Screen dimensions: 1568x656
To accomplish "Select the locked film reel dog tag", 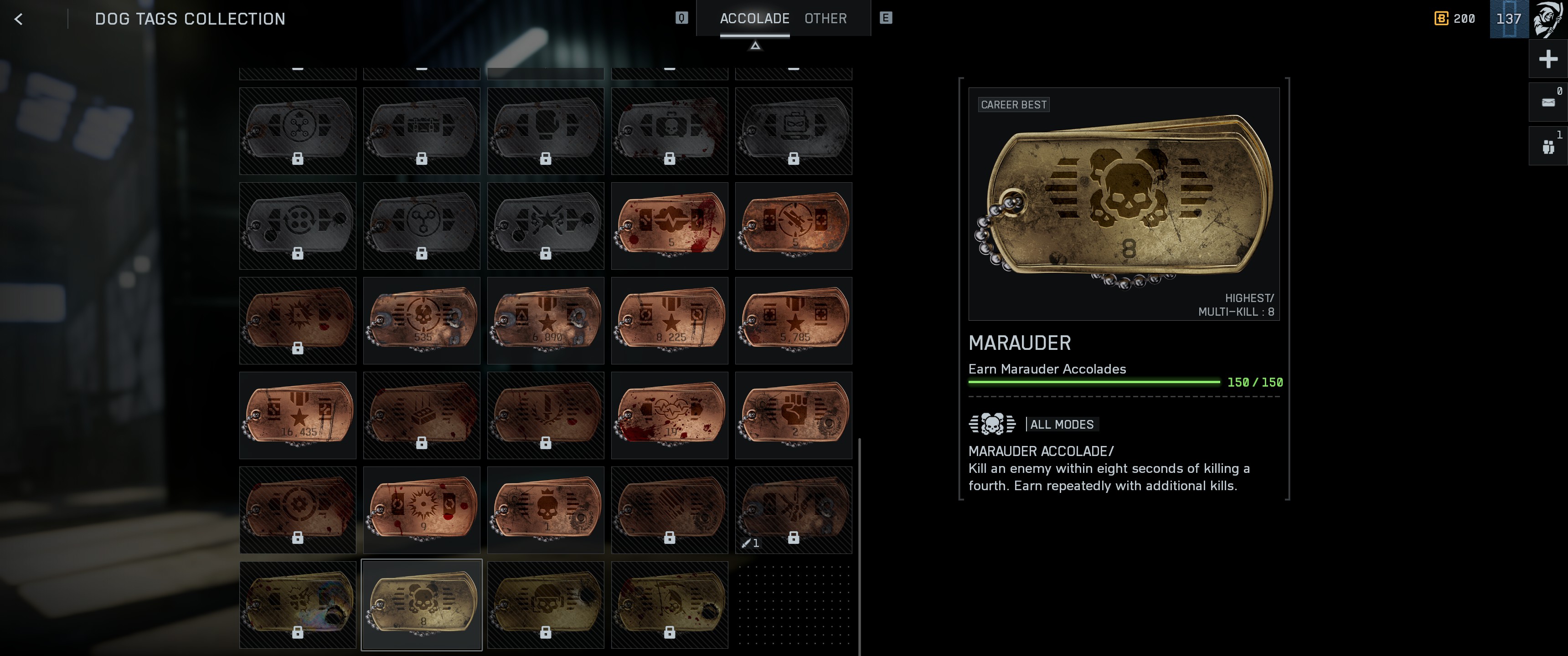I will 298,226.
